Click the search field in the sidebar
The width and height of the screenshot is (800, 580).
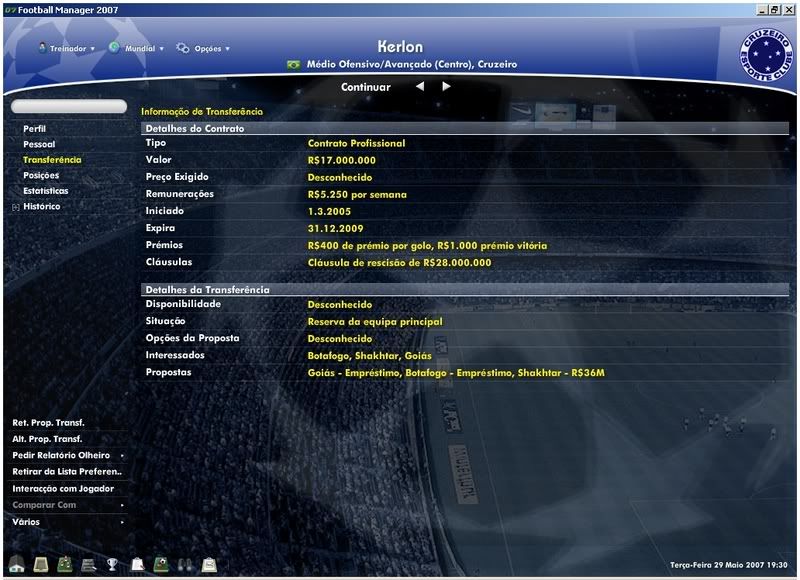point(69,106)
